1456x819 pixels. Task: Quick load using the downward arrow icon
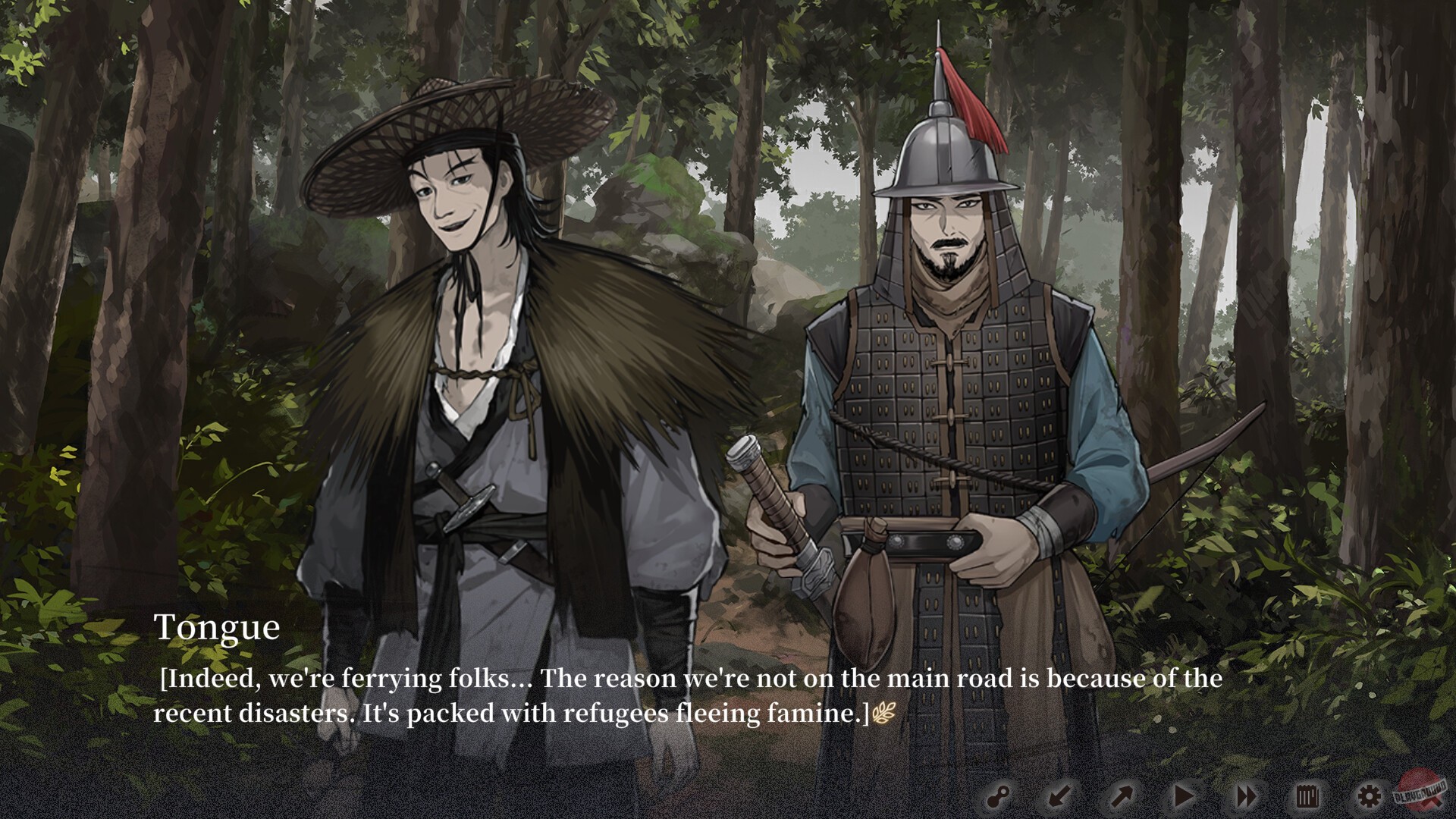tap(1060, 795)
